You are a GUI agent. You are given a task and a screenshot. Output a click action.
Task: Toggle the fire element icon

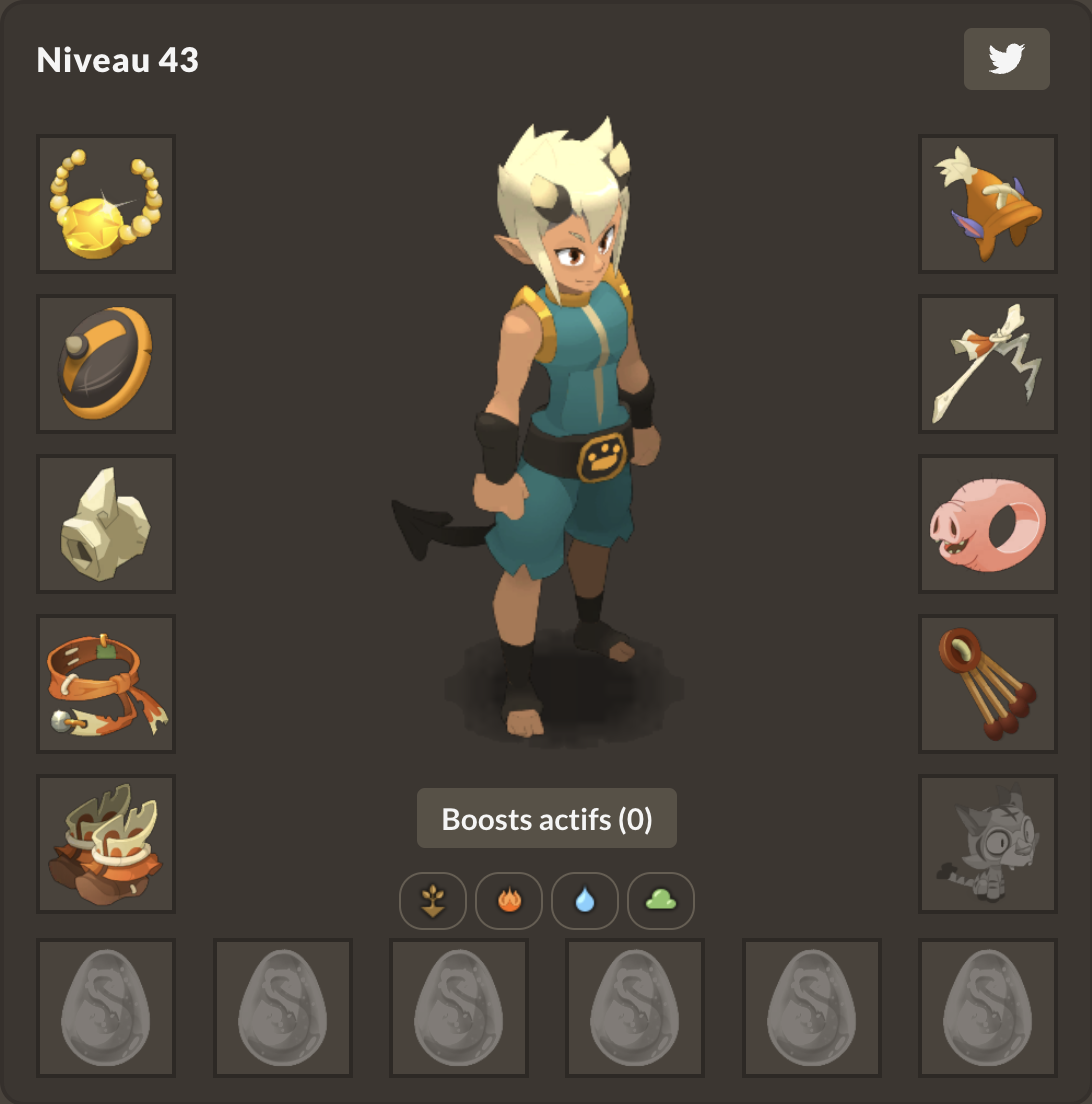coord(509,901)
